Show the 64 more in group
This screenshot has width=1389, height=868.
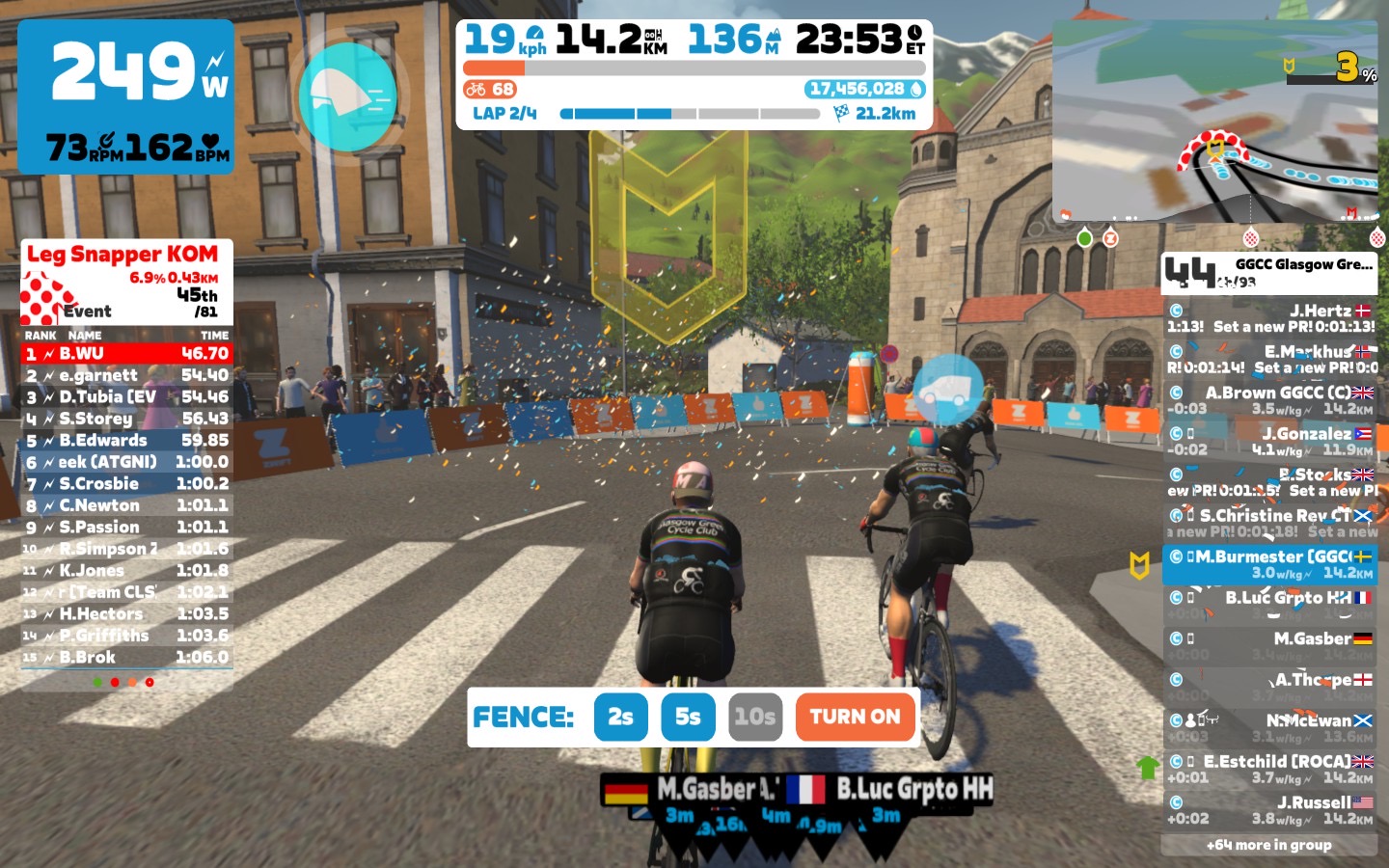(1268, 845)
